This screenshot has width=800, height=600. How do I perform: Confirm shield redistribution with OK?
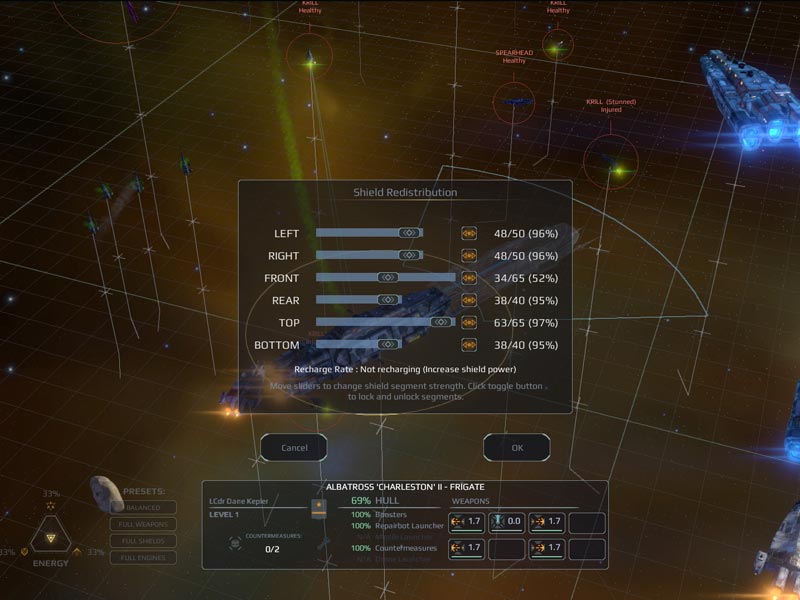tap(517, 447)
